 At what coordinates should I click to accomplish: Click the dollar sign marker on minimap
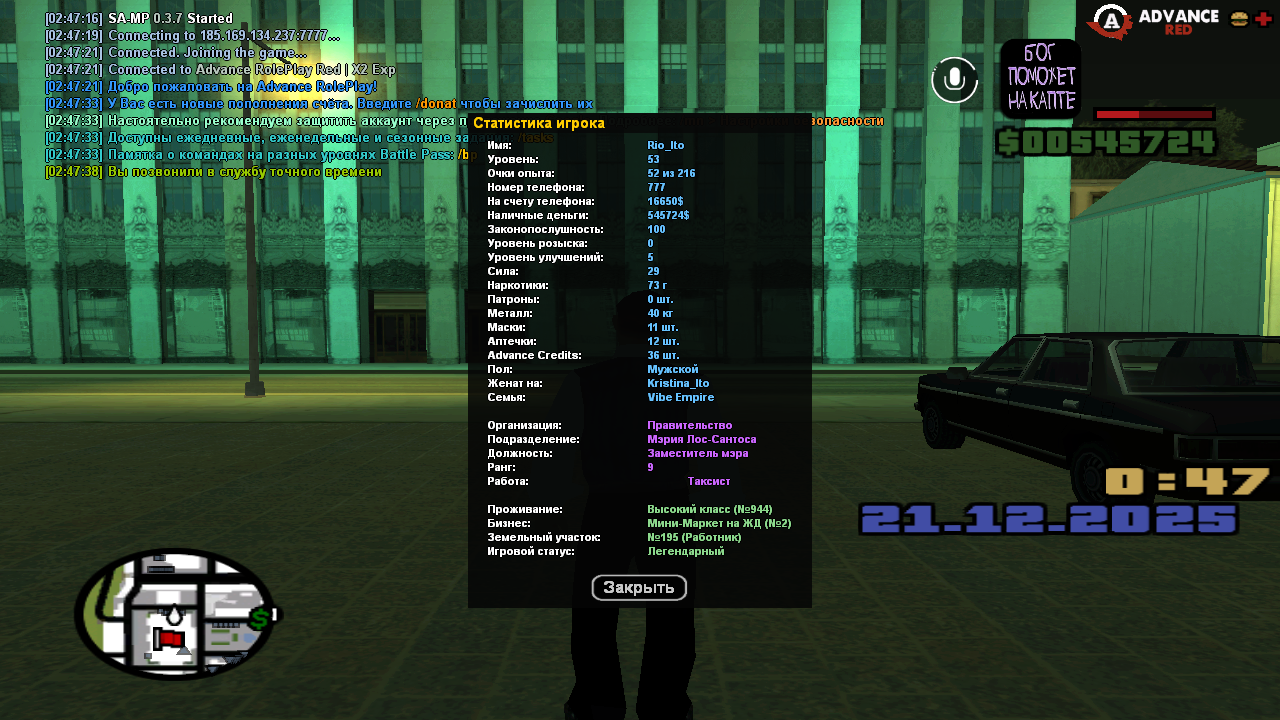point(260,618)
